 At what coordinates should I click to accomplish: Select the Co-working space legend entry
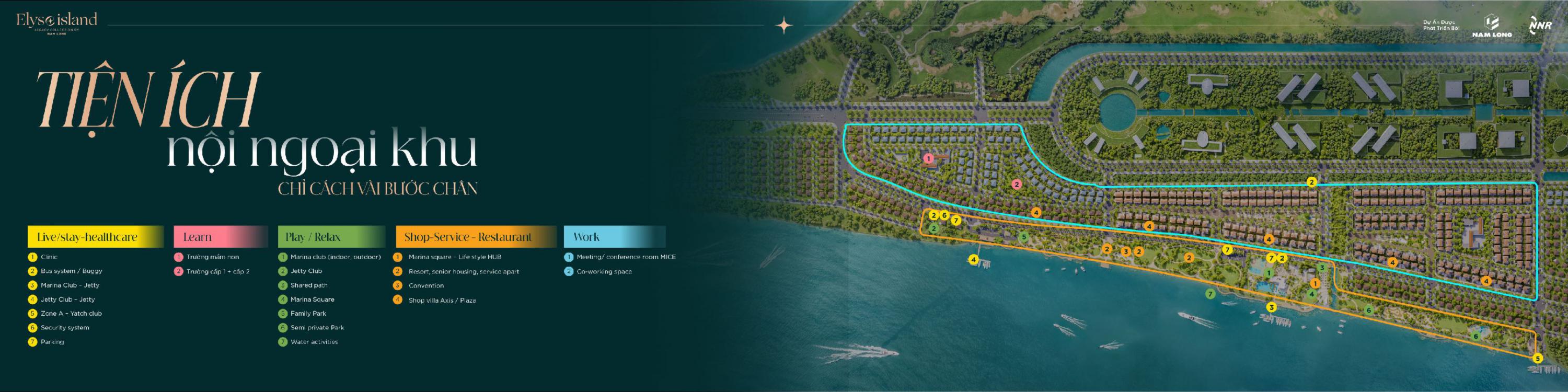tap(604, 271)
